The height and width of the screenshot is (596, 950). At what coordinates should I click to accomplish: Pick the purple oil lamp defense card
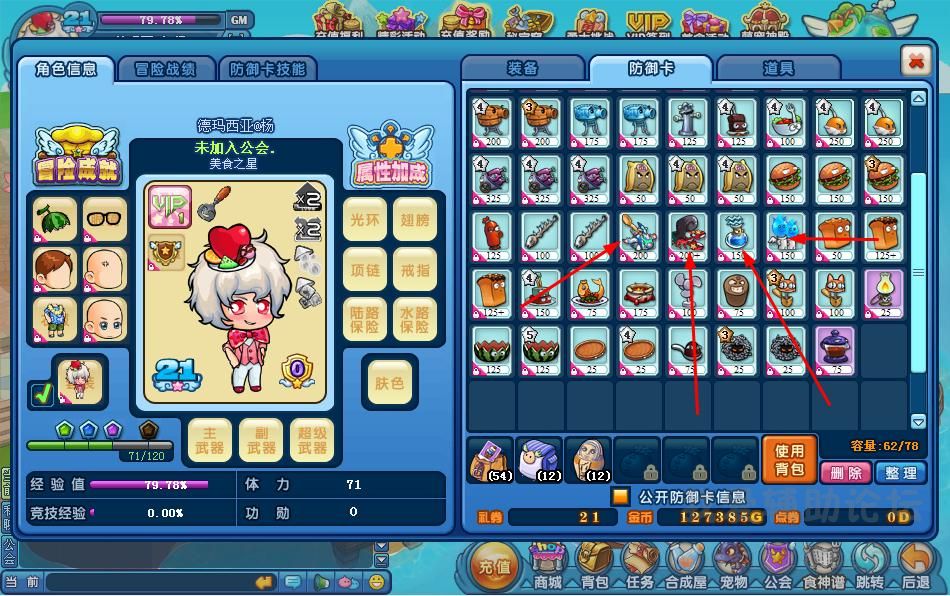click(884, 293)
